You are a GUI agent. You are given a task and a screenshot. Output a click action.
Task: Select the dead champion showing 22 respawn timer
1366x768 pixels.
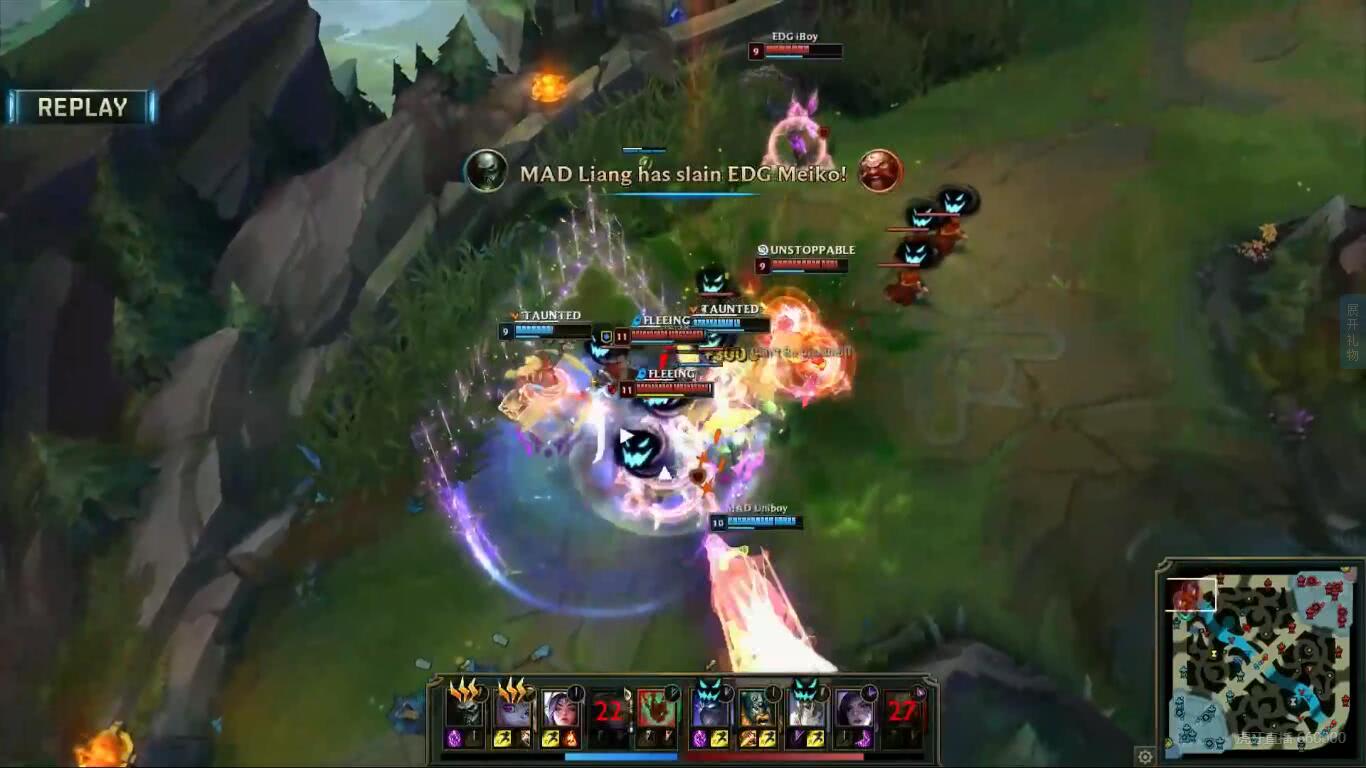coord(609,710)
